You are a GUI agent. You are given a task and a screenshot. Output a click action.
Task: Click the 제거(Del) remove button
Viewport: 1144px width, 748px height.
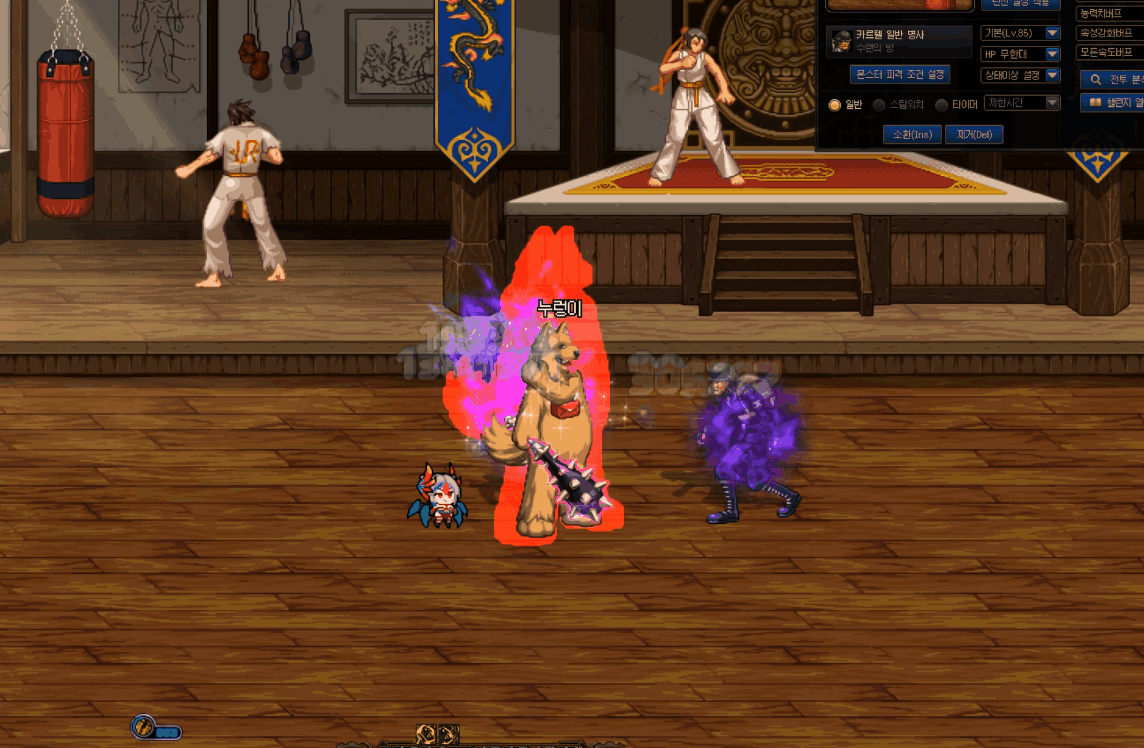(973, 134)
